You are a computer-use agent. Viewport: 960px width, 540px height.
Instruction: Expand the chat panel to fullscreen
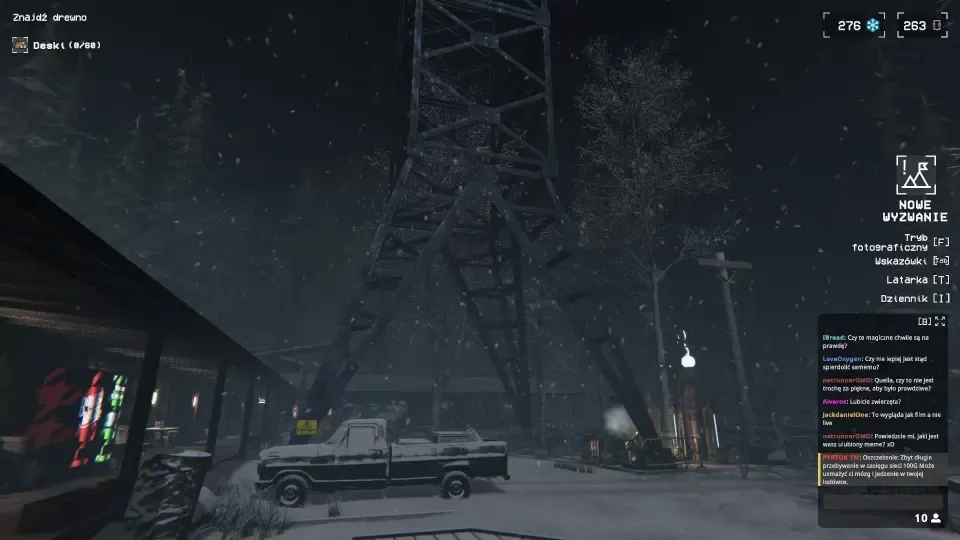[939, 321]
